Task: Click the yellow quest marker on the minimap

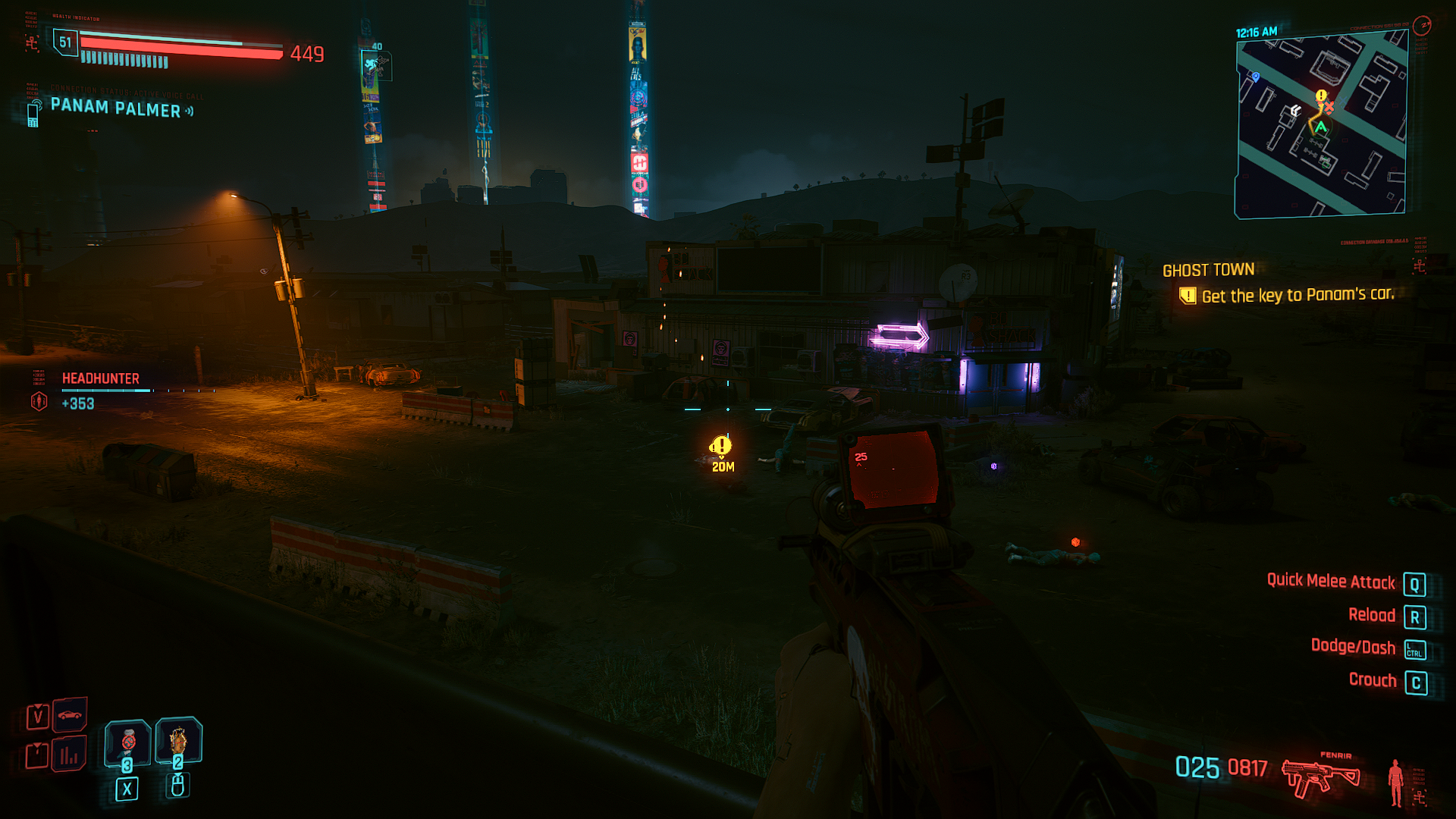Action: (1321, 96)
